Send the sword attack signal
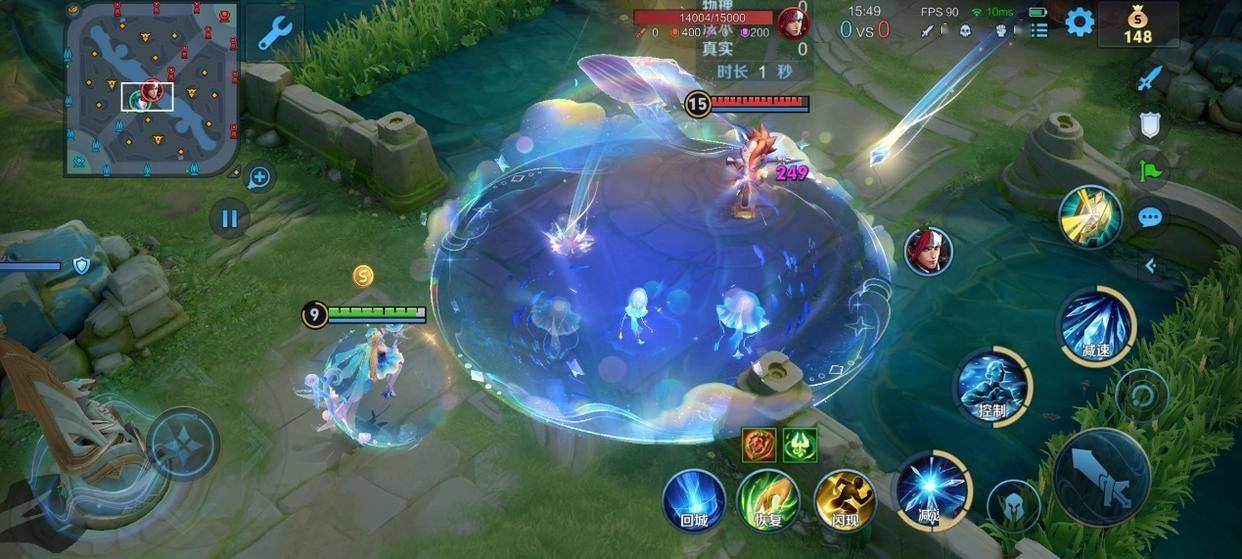The height and width of the screenshot is (559, 1242). pyautogui.click(x=1150, y=78)
